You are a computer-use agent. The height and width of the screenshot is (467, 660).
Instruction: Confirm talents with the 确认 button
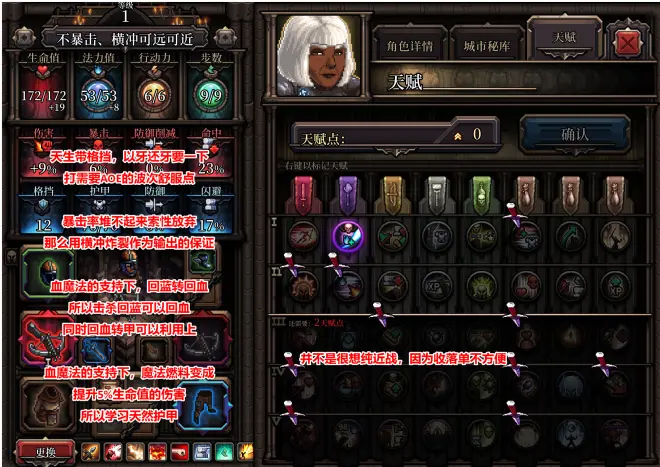point(575,133)
